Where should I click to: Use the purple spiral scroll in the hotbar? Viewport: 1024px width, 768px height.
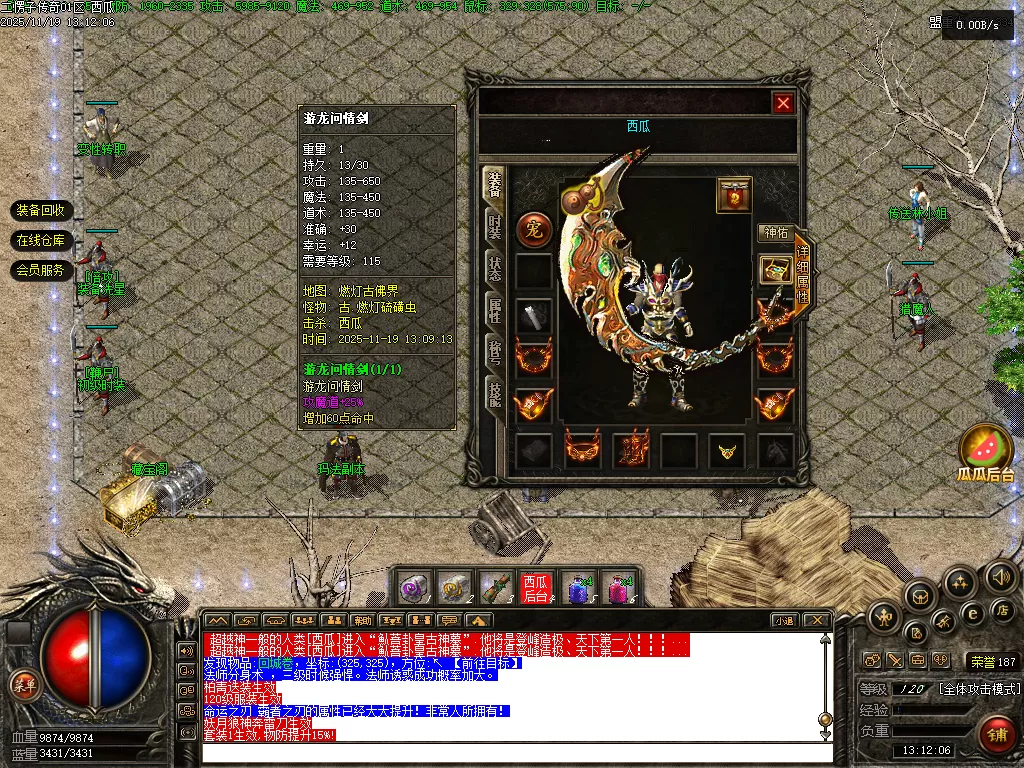[415, 588]
